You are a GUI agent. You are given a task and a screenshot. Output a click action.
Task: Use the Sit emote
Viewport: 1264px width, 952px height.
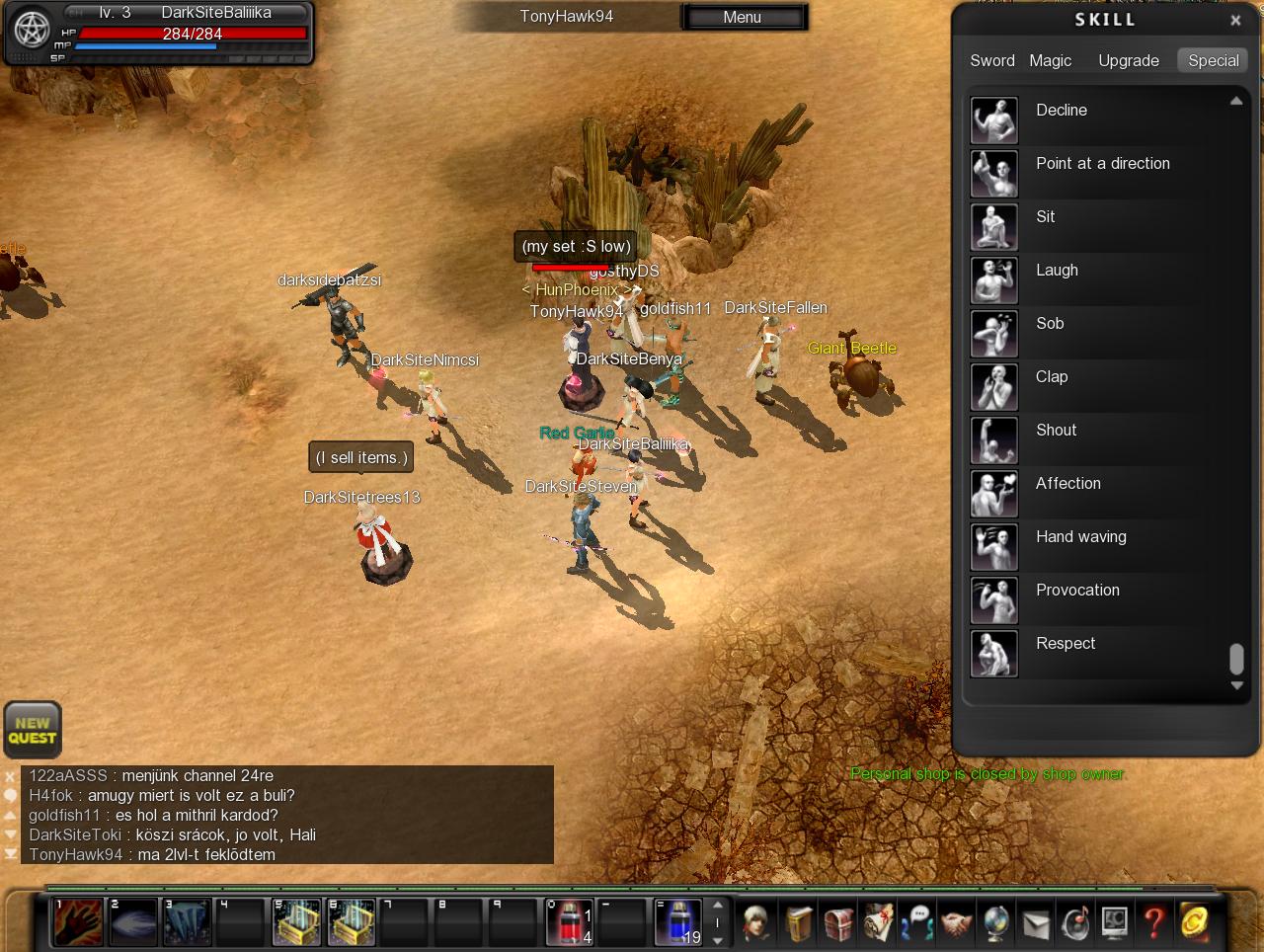click(994, 226)
